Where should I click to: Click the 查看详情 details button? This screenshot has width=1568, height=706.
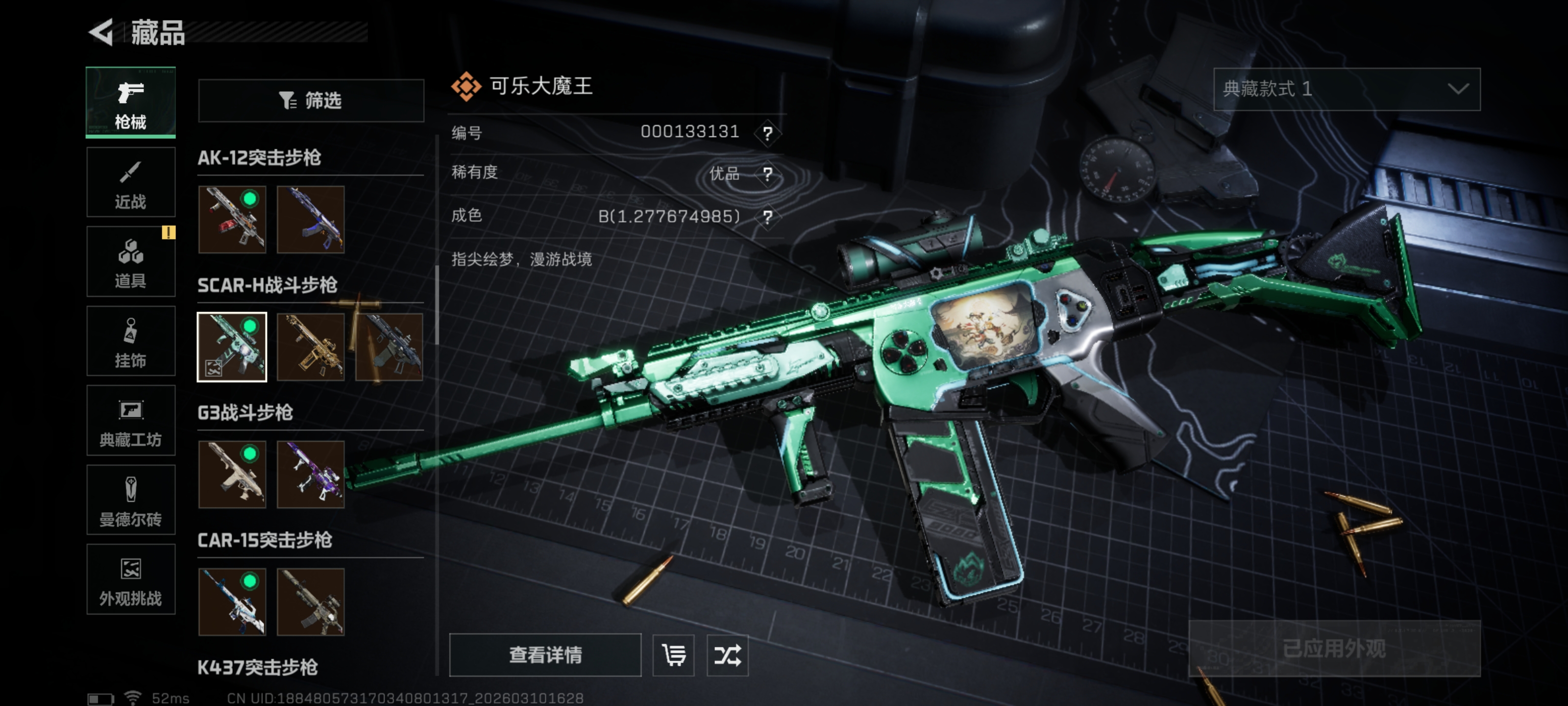tap(545, 655)
